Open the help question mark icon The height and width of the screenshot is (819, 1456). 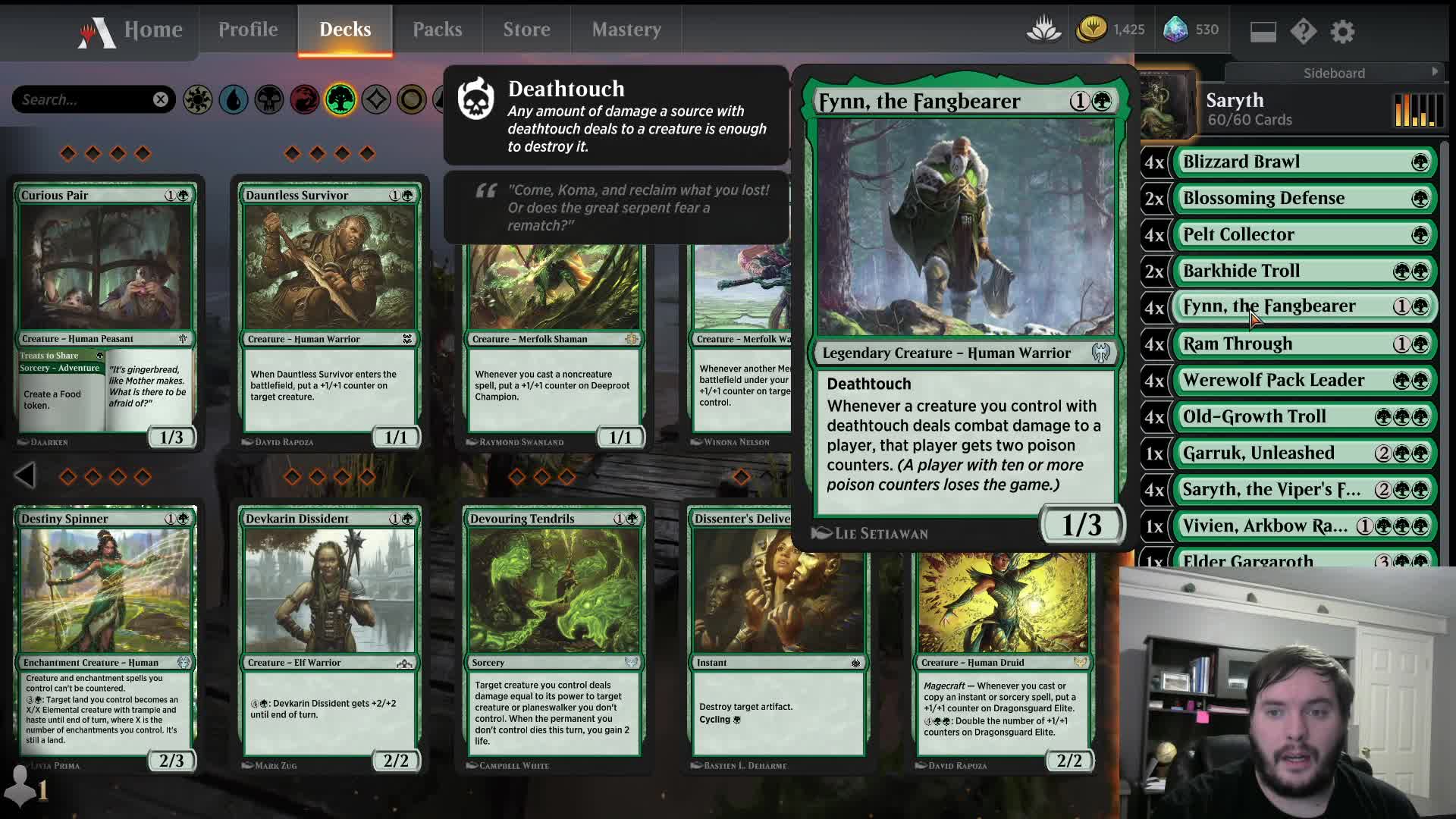coord(1304,31)
